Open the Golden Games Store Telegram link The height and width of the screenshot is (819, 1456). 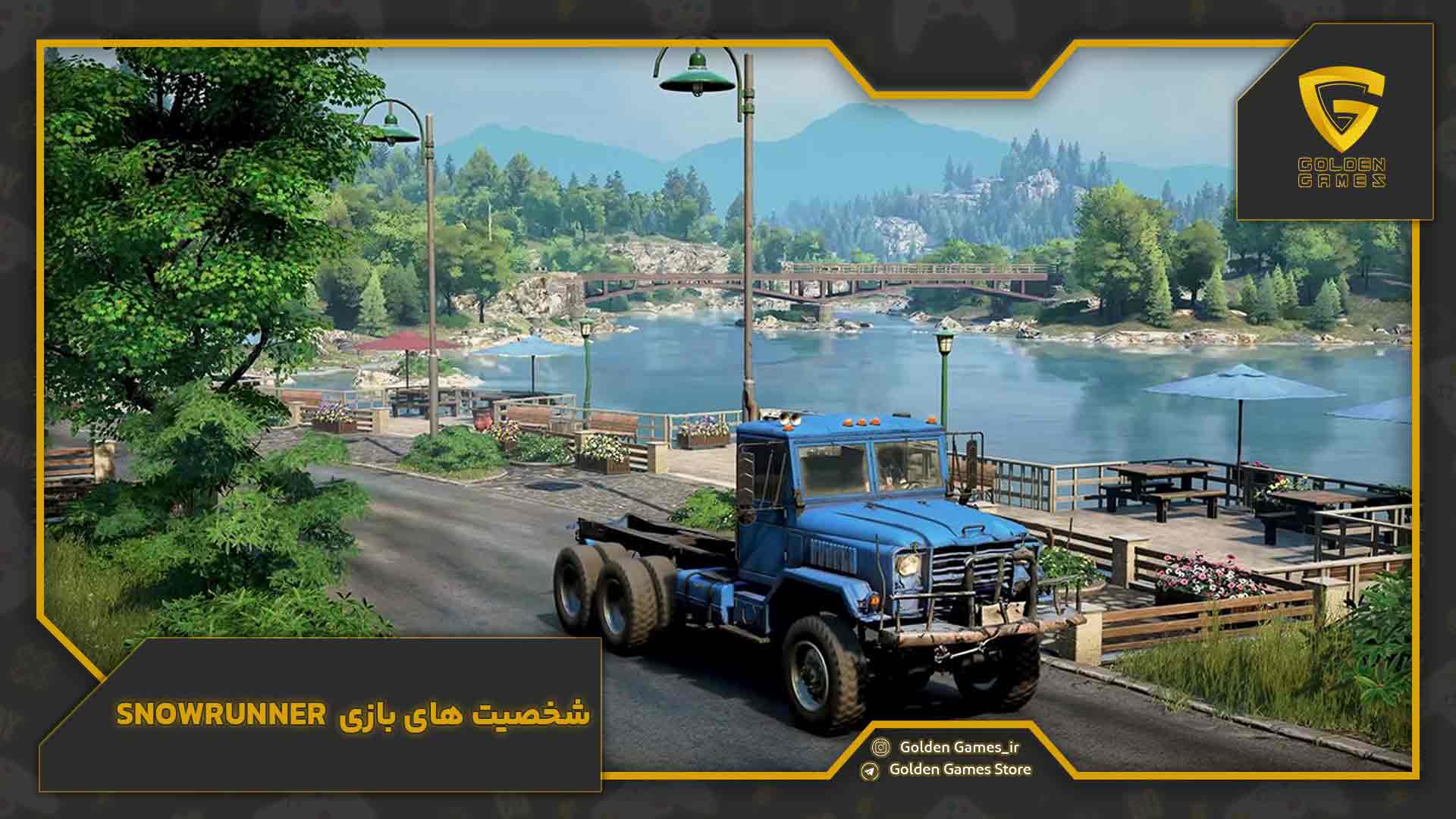pos(959,769)
